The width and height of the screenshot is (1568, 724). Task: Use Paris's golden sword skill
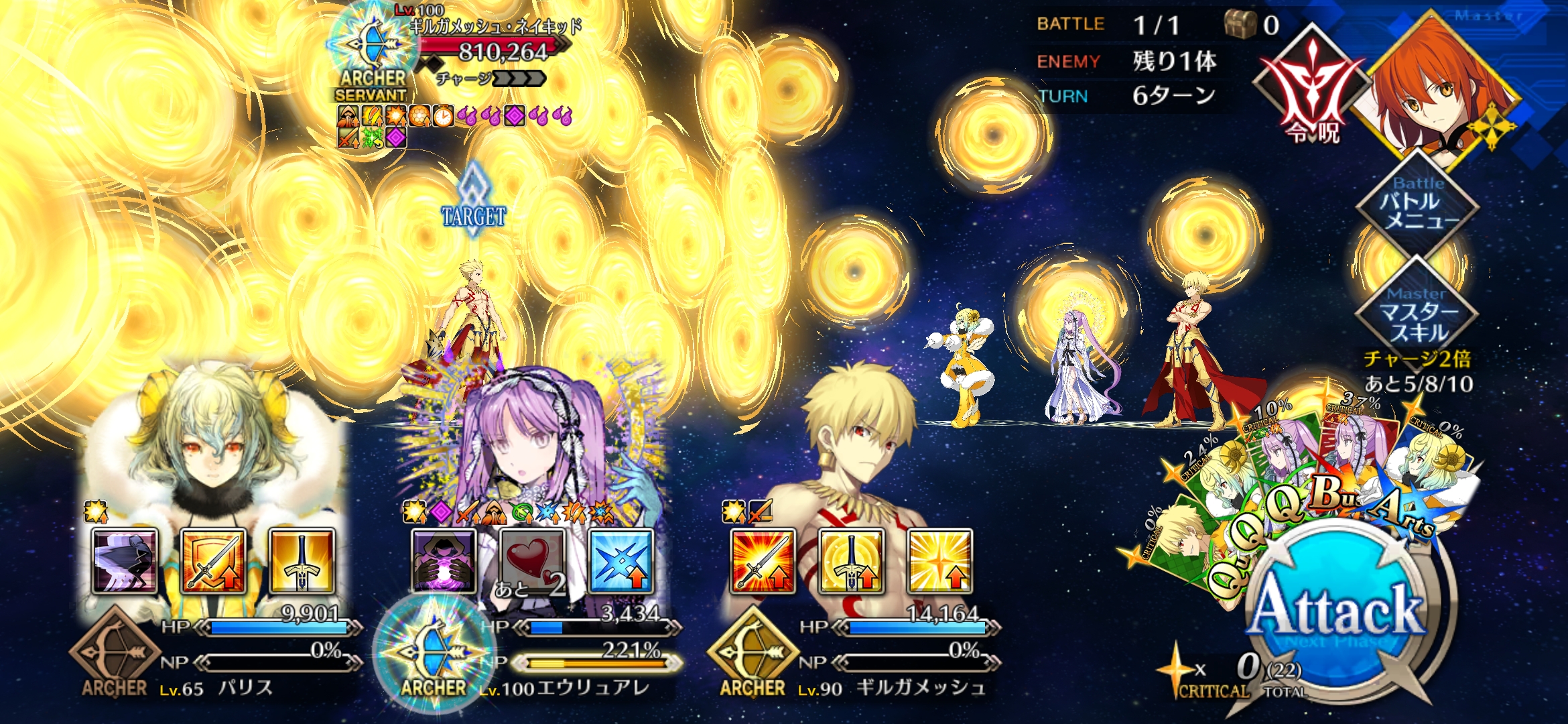302,562
